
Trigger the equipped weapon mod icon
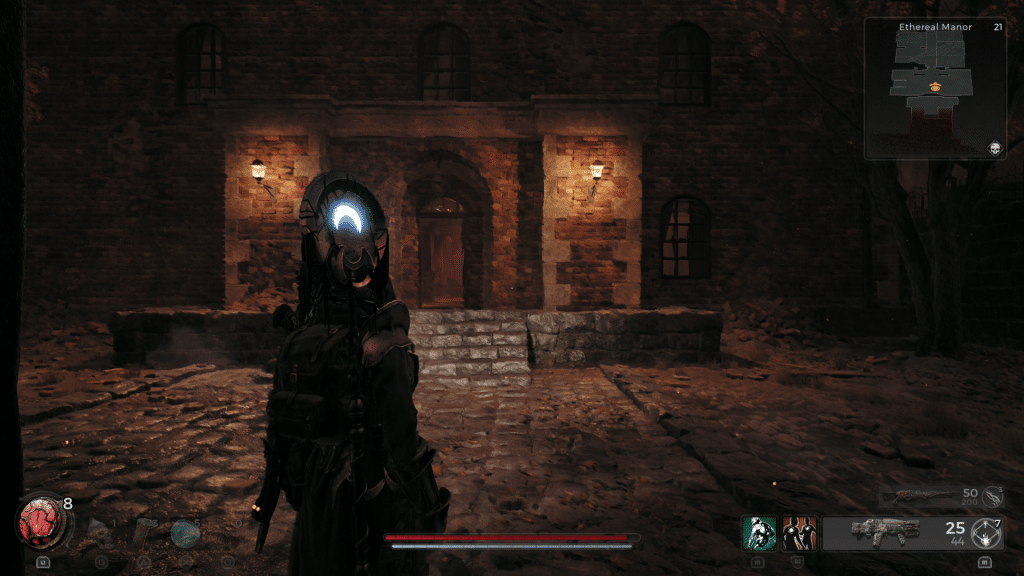tap(987, 532)
